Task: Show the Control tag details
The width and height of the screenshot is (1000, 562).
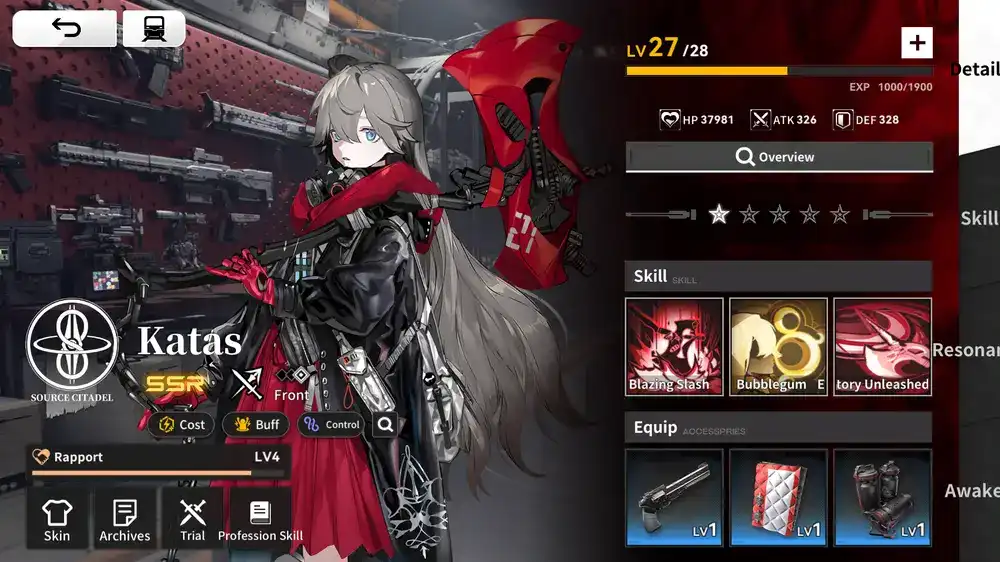Action: (331, 424)
